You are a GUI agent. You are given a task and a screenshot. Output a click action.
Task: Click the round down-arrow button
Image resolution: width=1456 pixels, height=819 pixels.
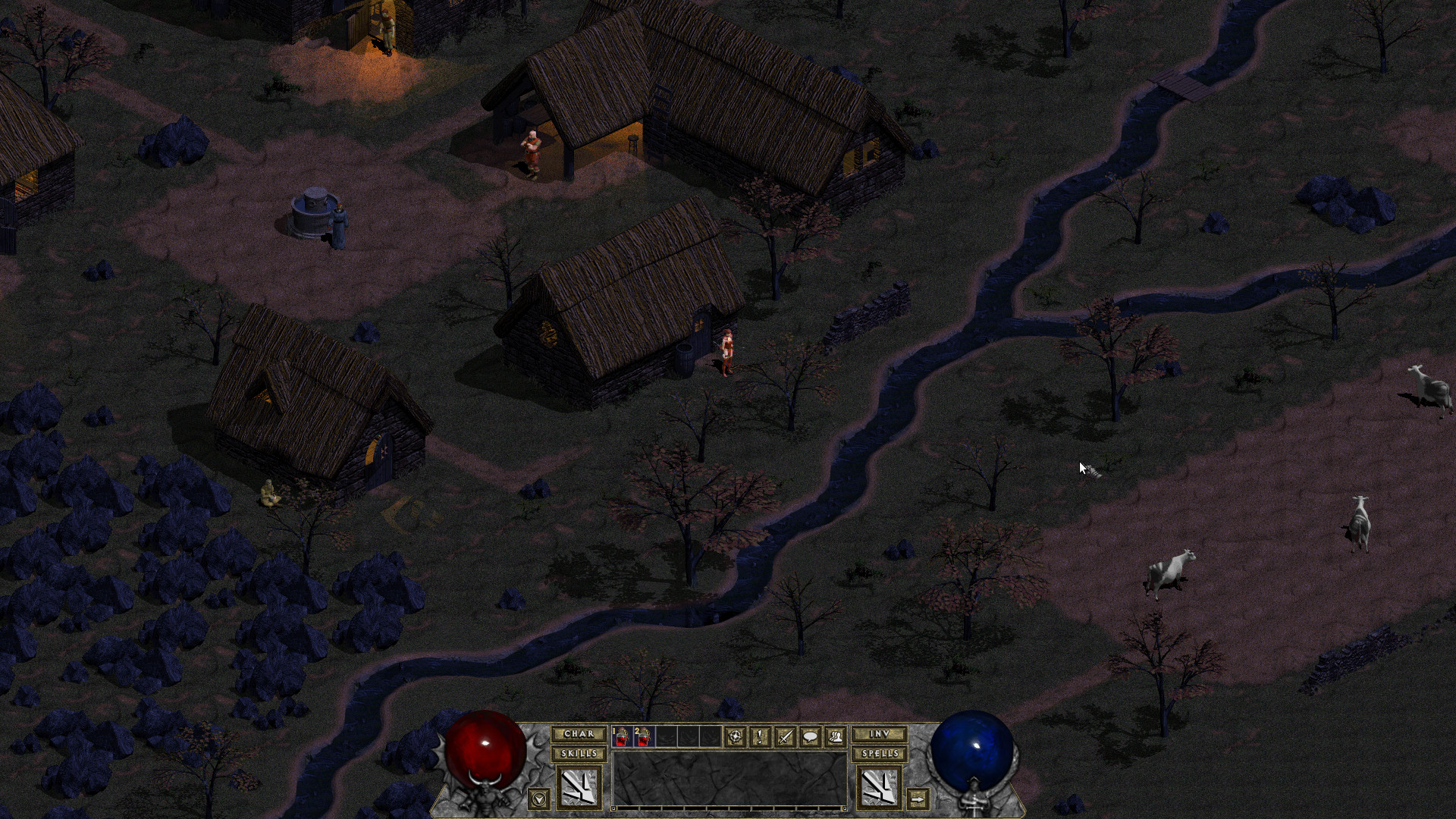(x=539, y=798)
